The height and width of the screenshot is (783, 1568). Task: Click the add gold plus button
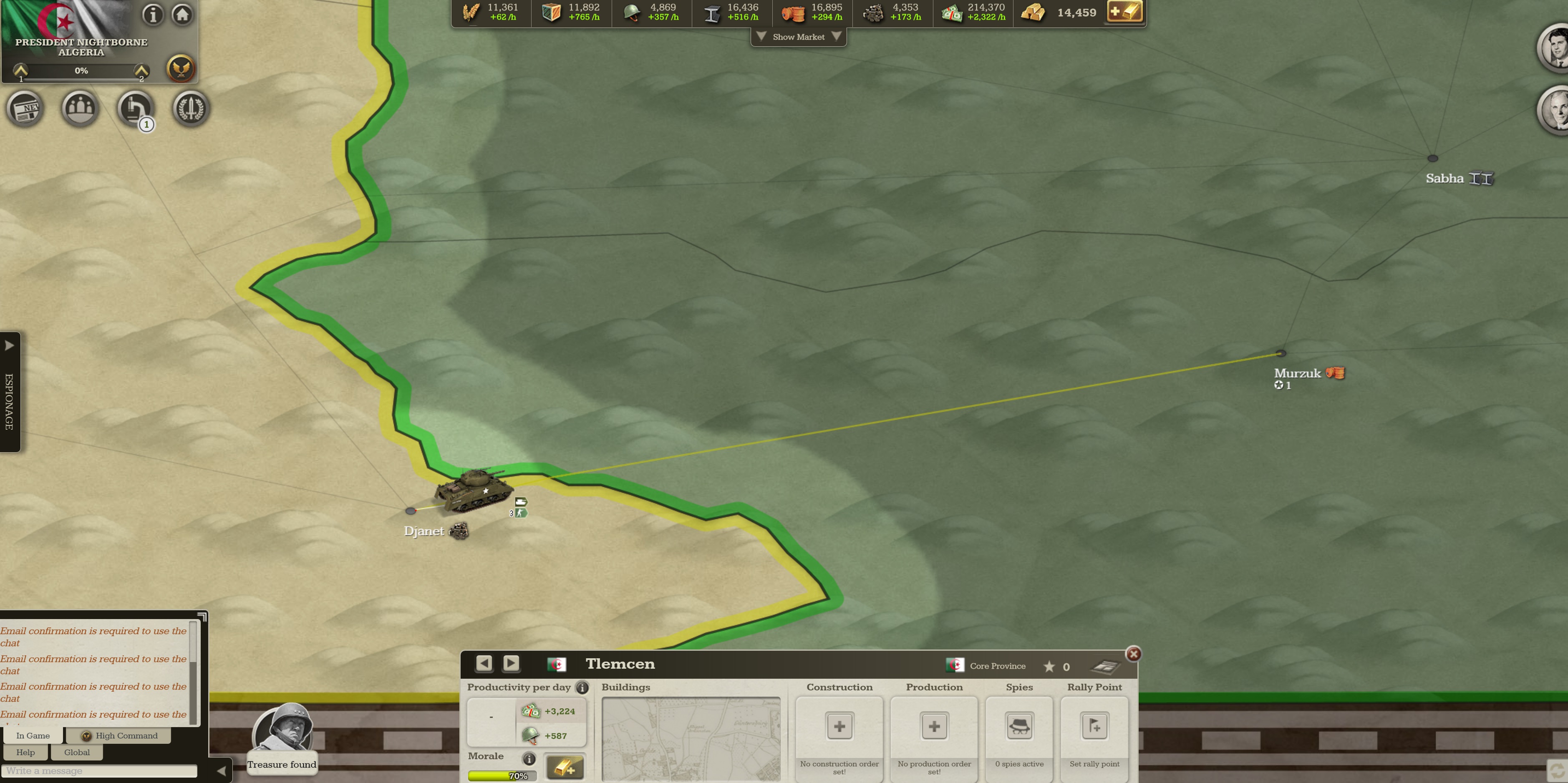1124,12
